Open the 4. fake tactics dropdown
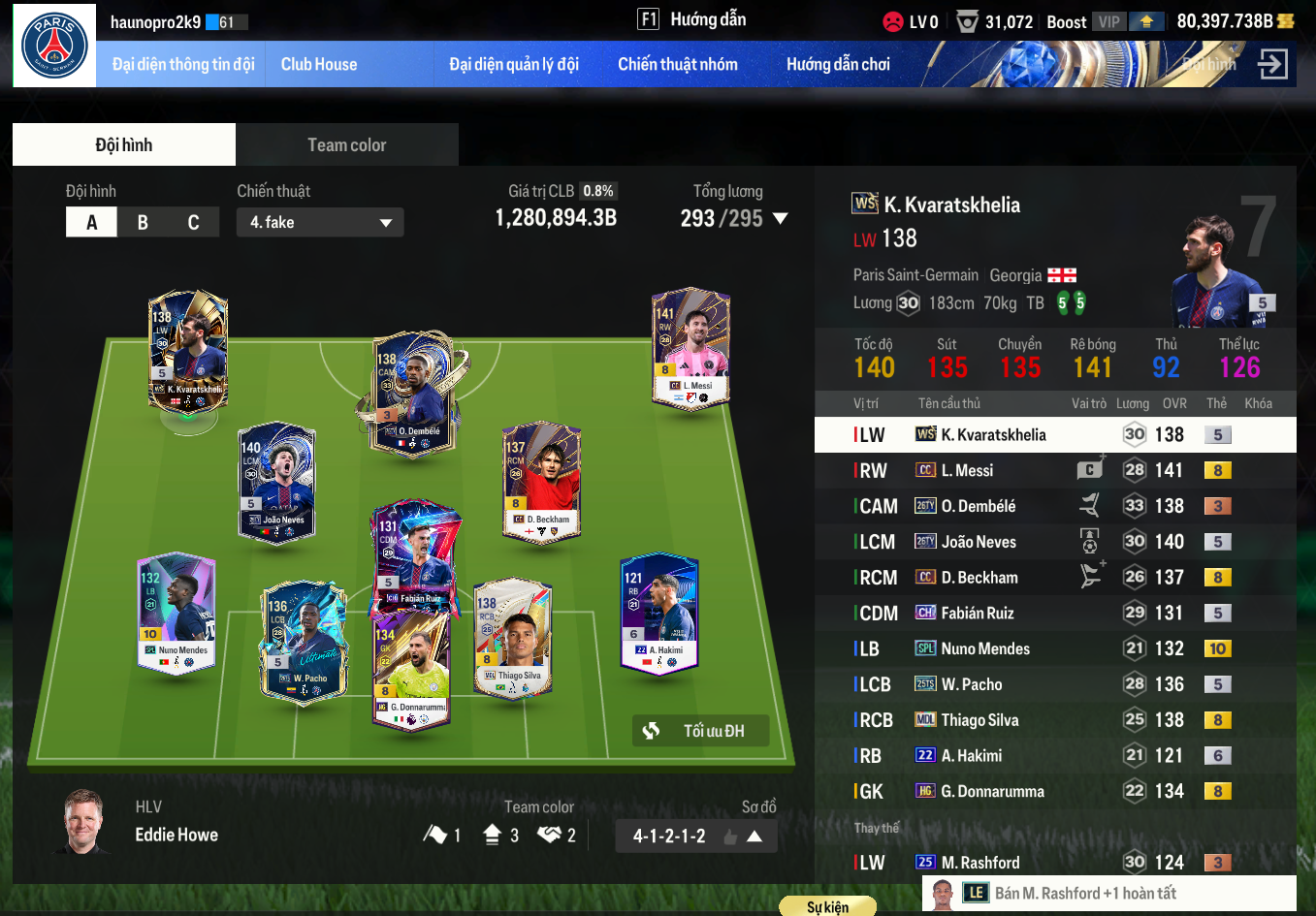The height and width of the screenshot is (916, 1316). [320, 222]
